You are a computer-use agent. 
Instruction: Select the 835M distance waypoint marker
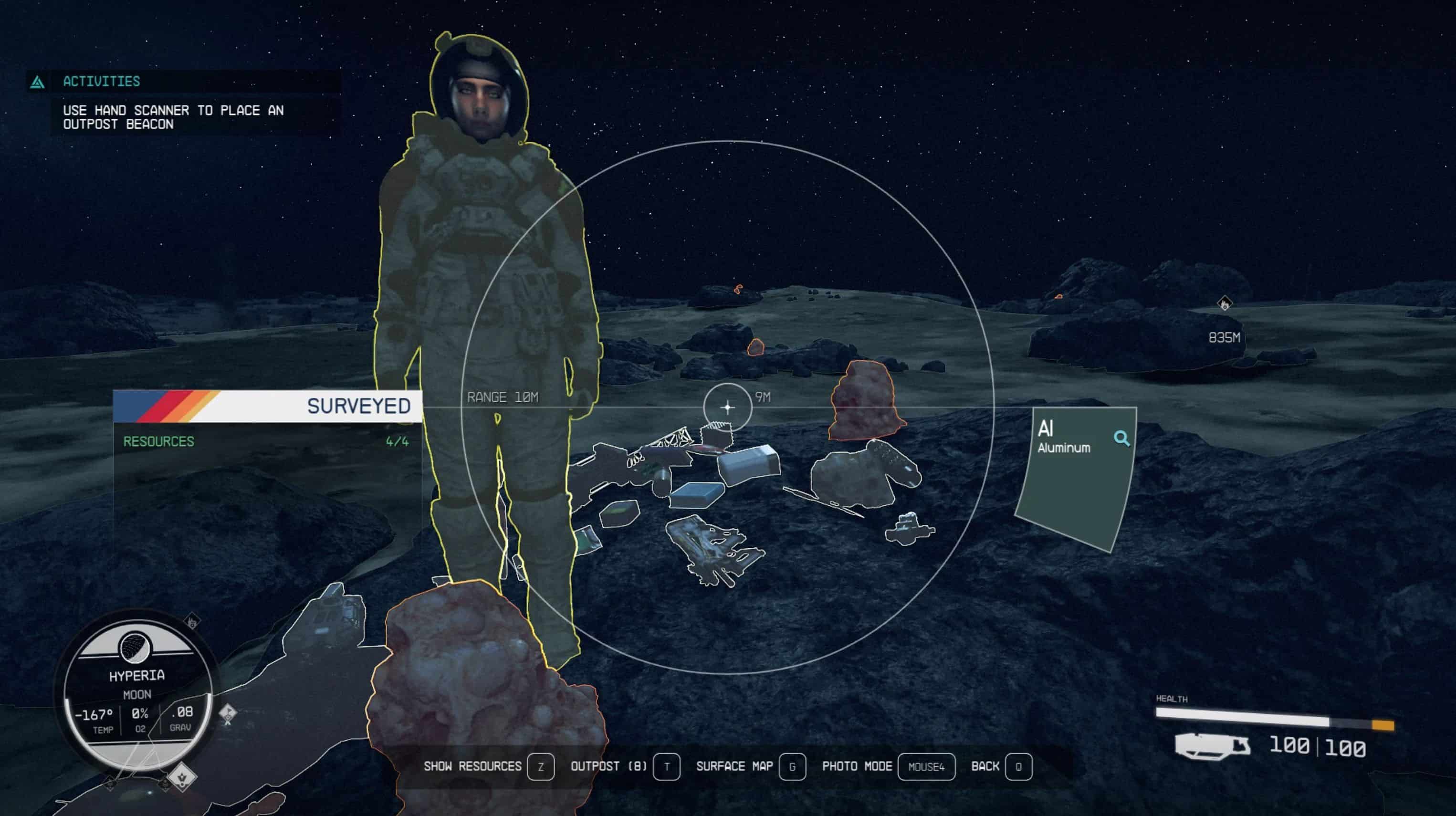[1224, 304]
